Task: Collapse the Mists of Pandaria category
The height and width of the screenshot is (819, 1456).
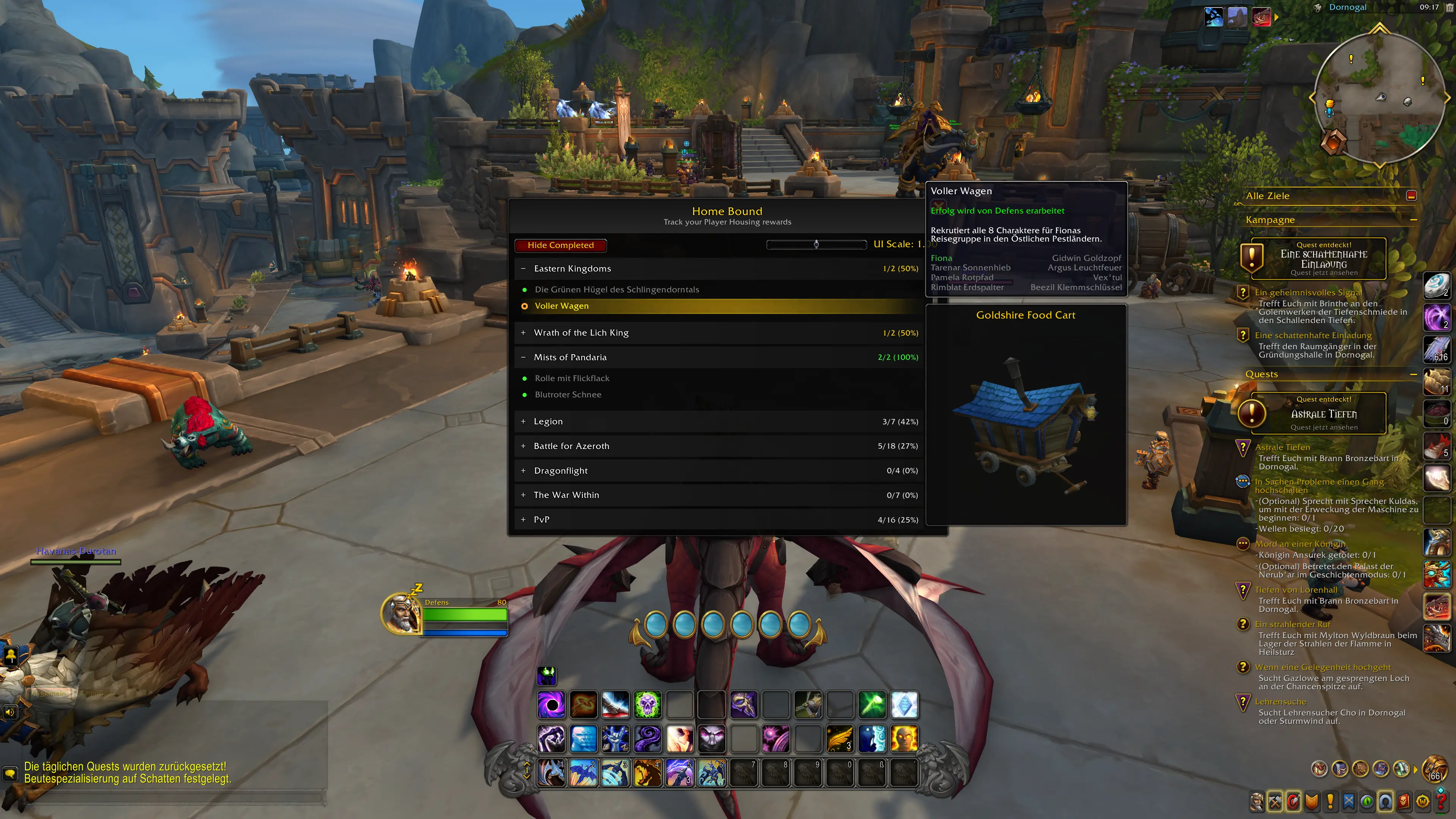Action: coord(523,357)
